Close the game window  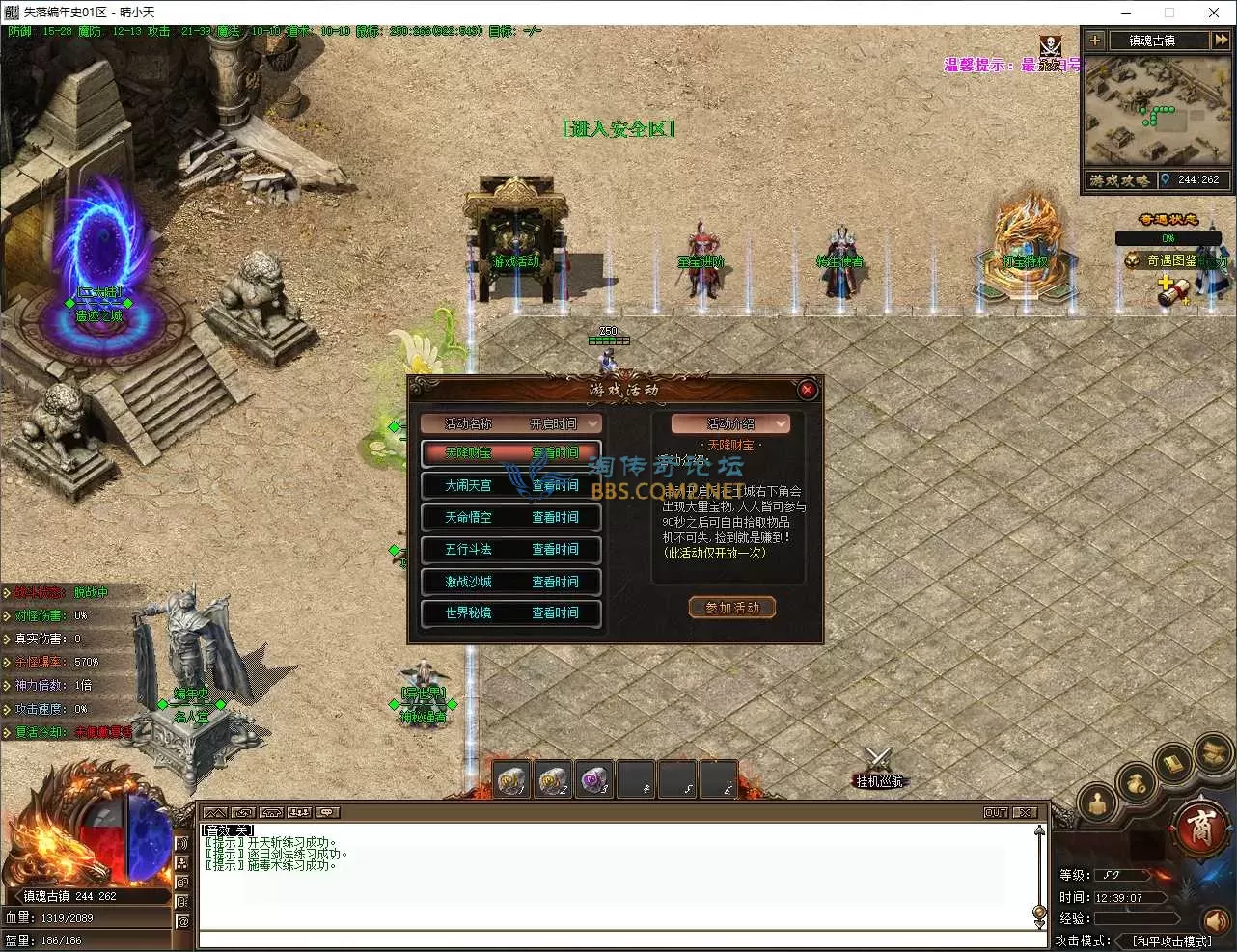point(1214,13)
